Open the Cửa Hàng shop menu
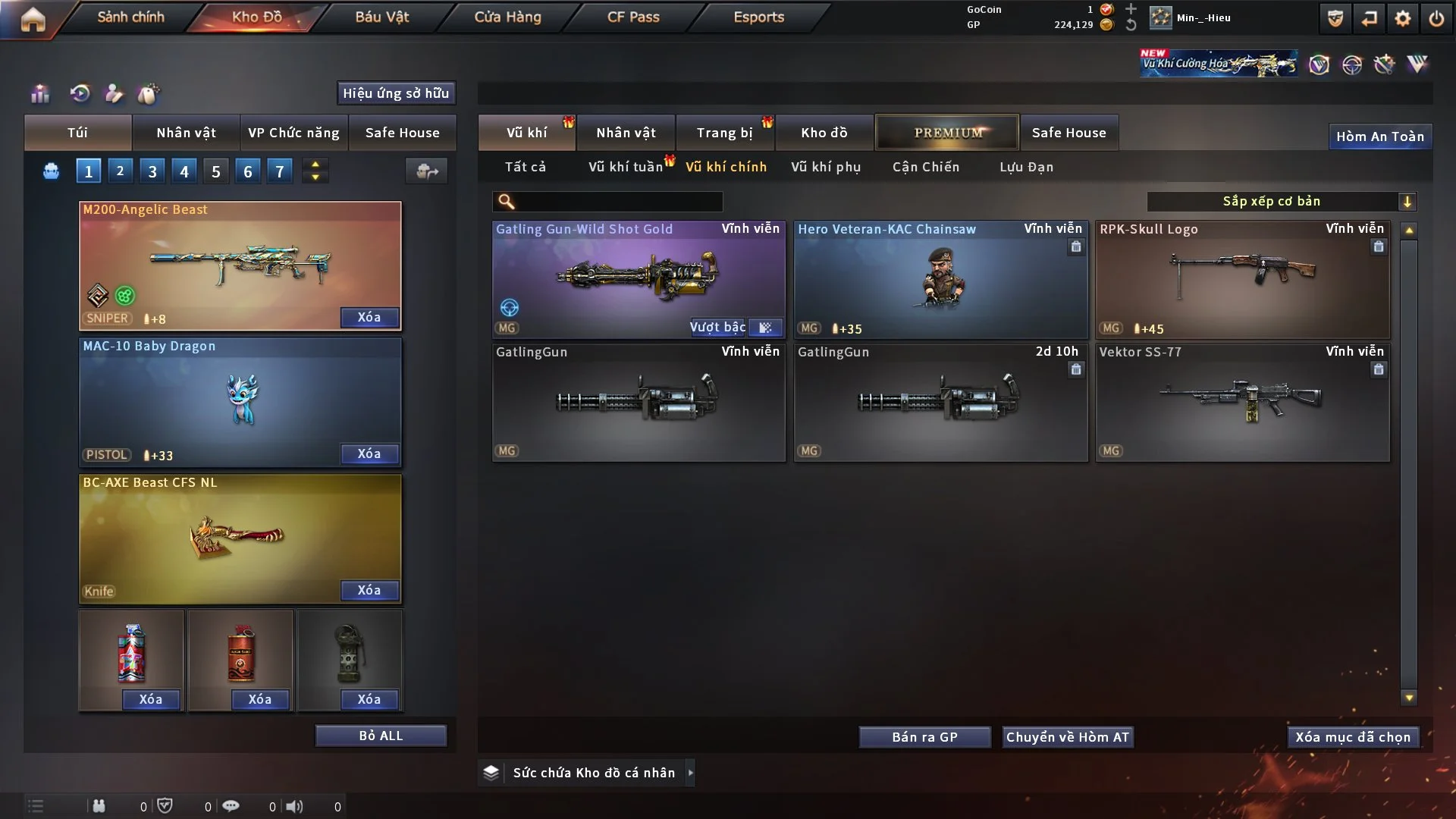The width and height of the screenshot is (1456, 819). [x=507, y=17]
